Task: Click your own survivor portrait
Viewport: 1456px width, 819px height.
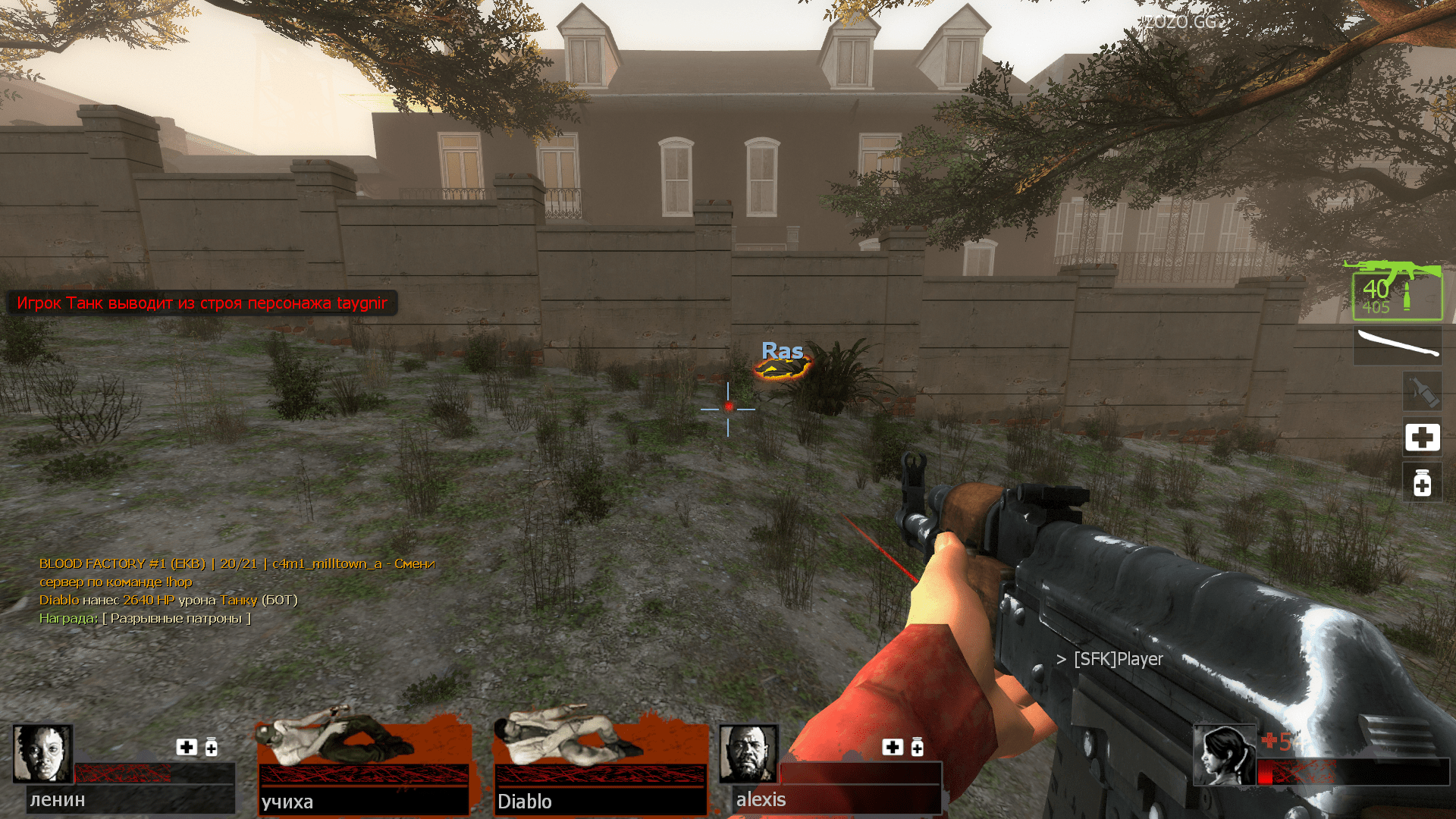Action: pyautogui.click(x=1224, y=755)
